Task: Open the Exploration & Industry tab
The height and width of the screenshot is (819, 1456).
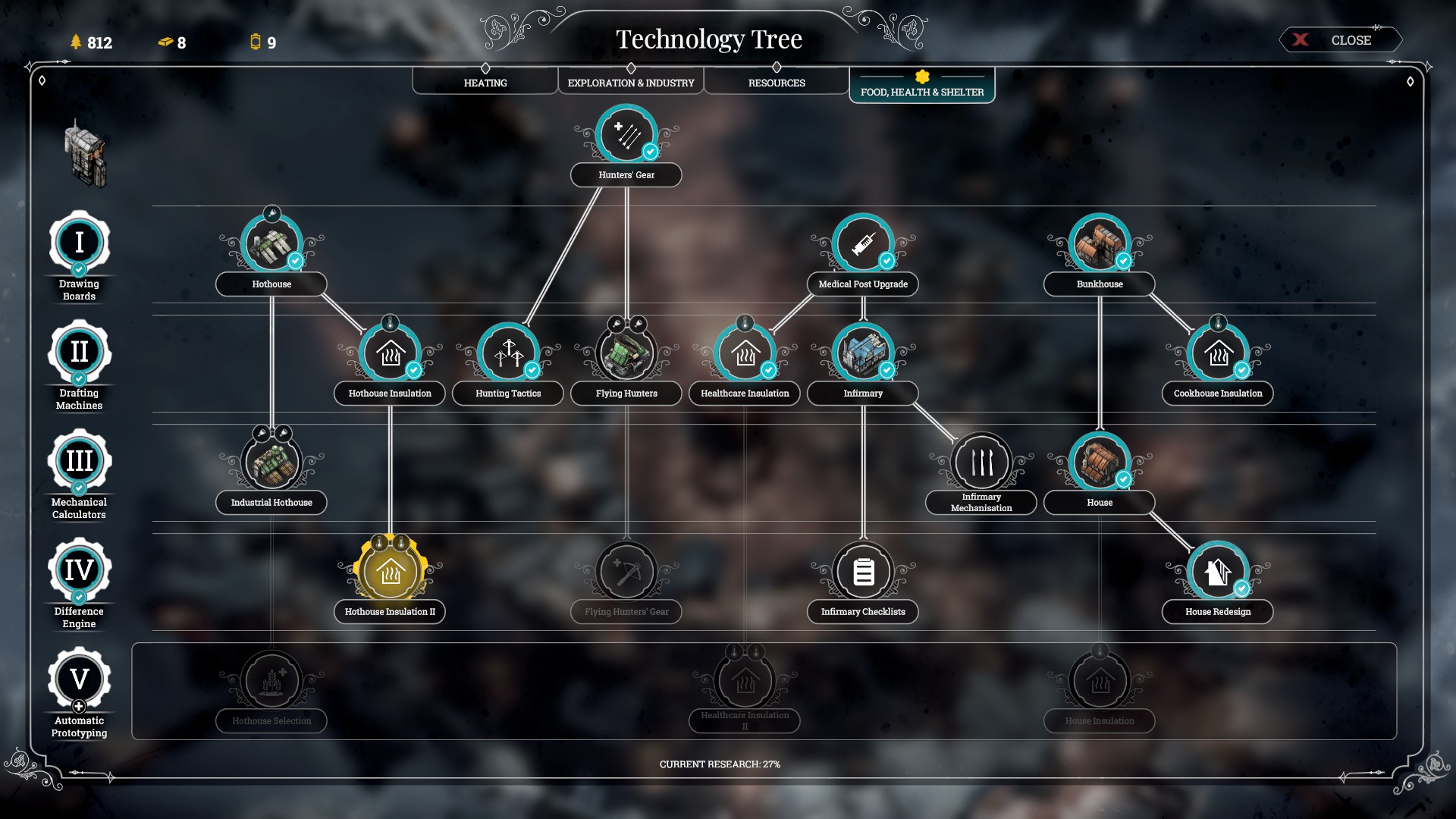Action: click(630, 82)
